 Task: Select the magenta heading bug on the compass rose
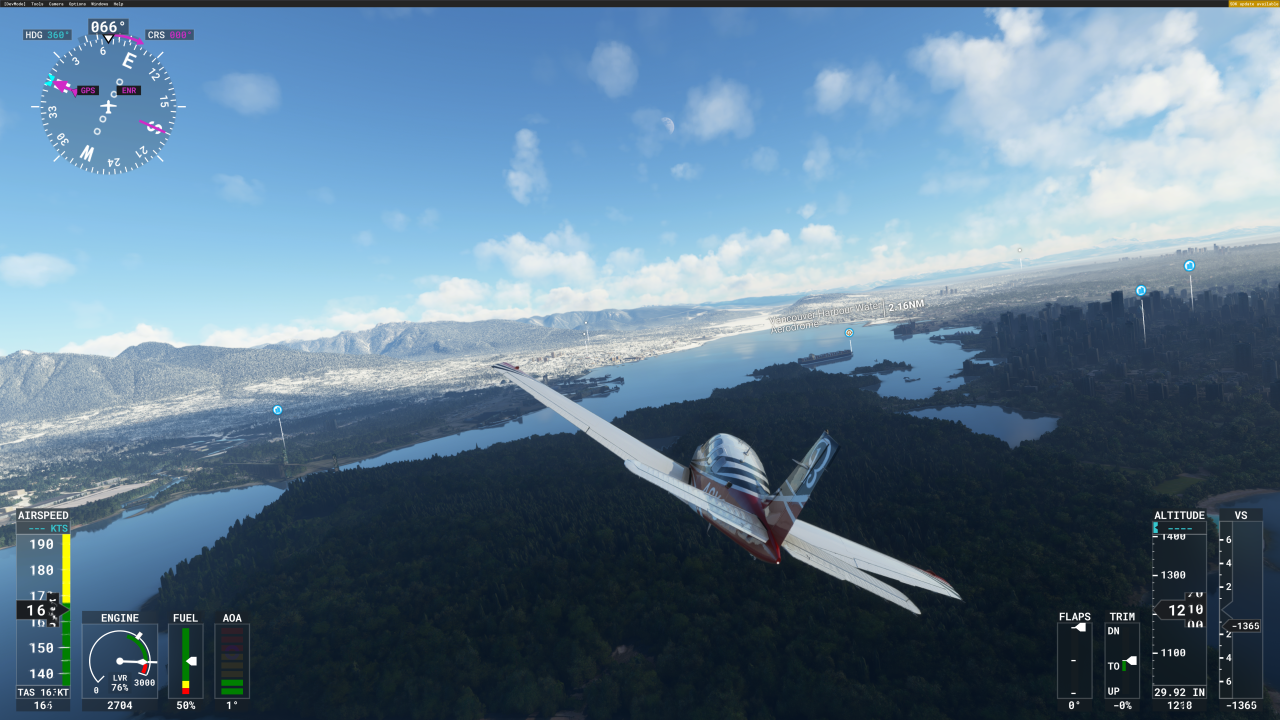pos(58,84)
